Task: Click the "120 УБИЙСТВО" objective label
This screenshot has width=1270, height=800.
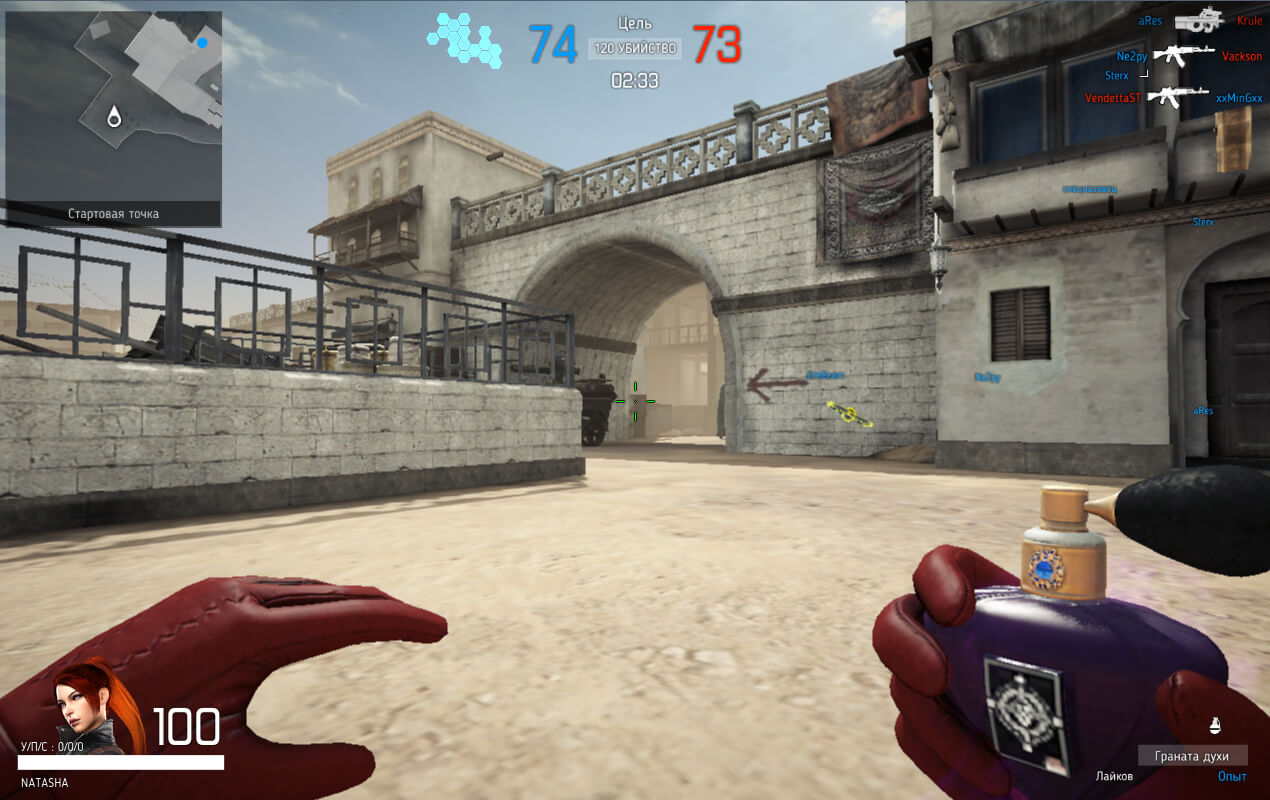Action: tap(635, 49)
